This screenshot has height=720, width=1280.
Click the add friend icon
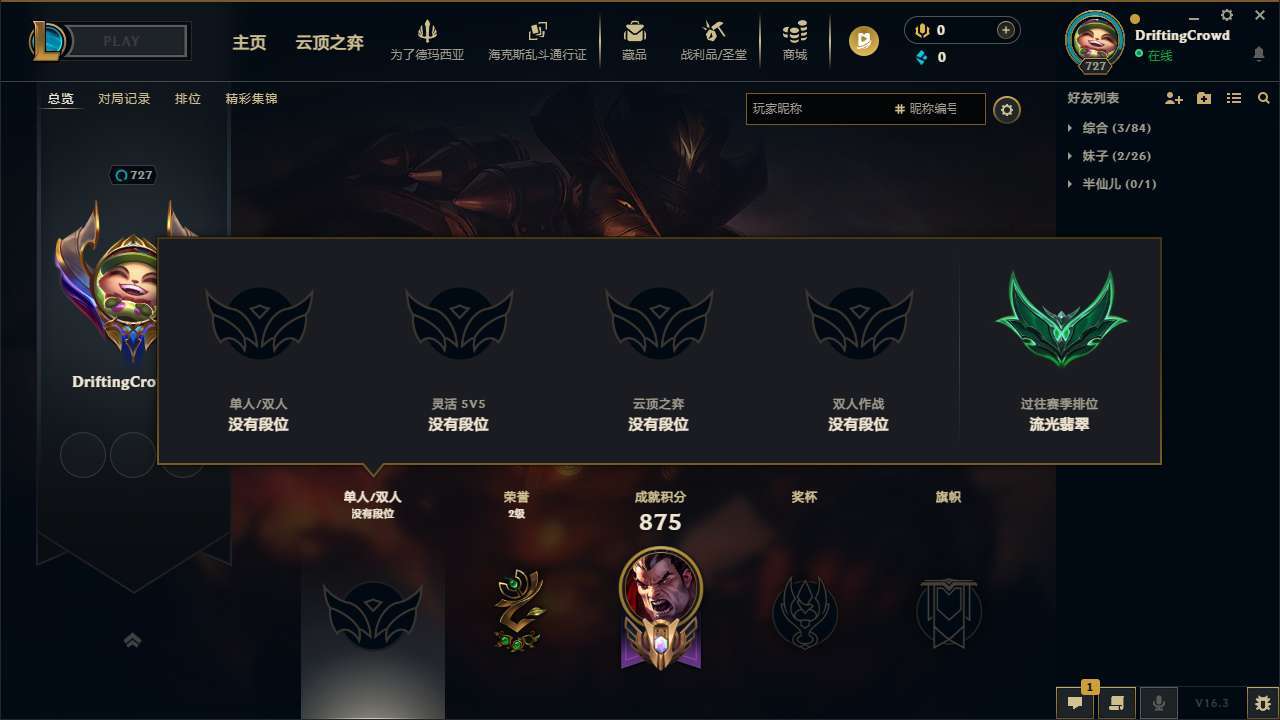tap(1172, 98)
